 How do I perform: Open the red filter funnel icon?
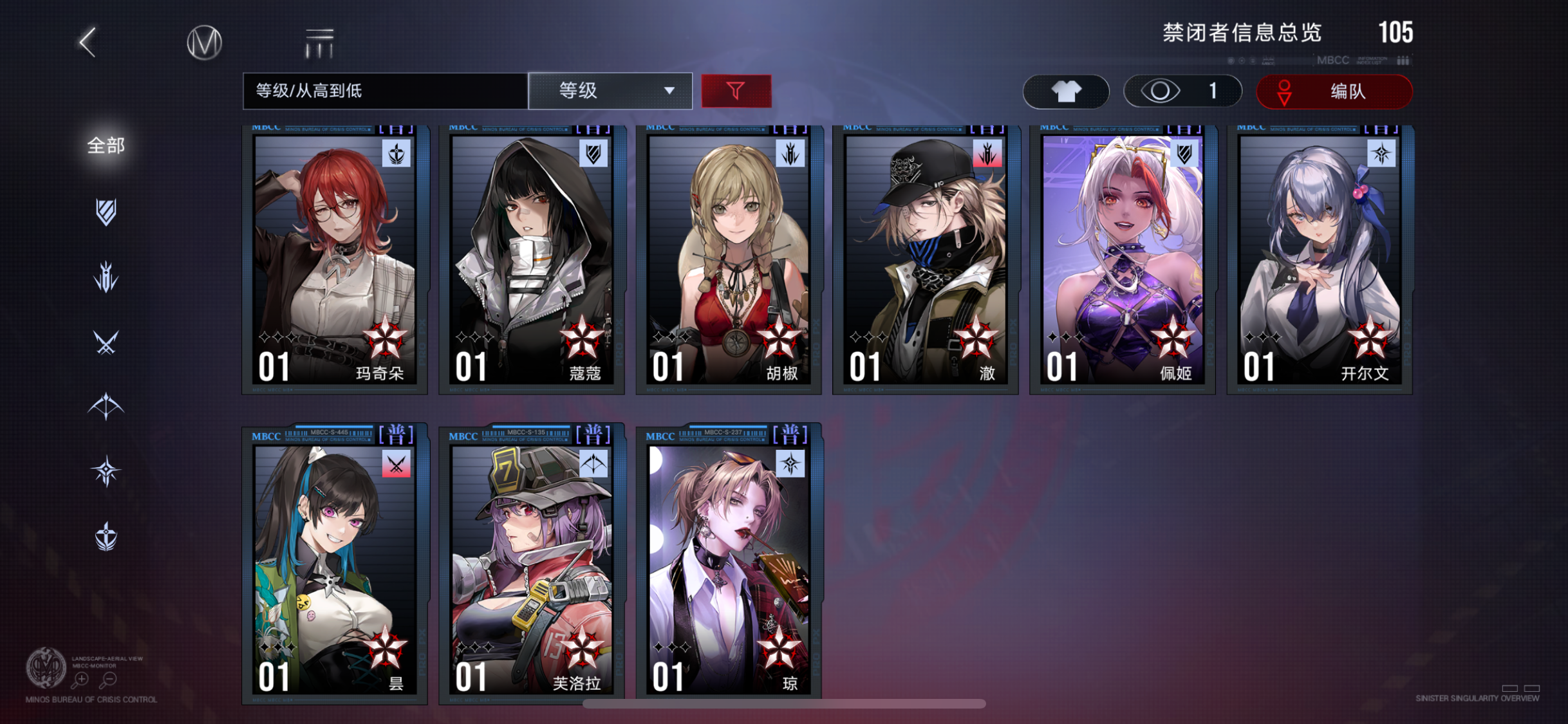pos(736,91)
